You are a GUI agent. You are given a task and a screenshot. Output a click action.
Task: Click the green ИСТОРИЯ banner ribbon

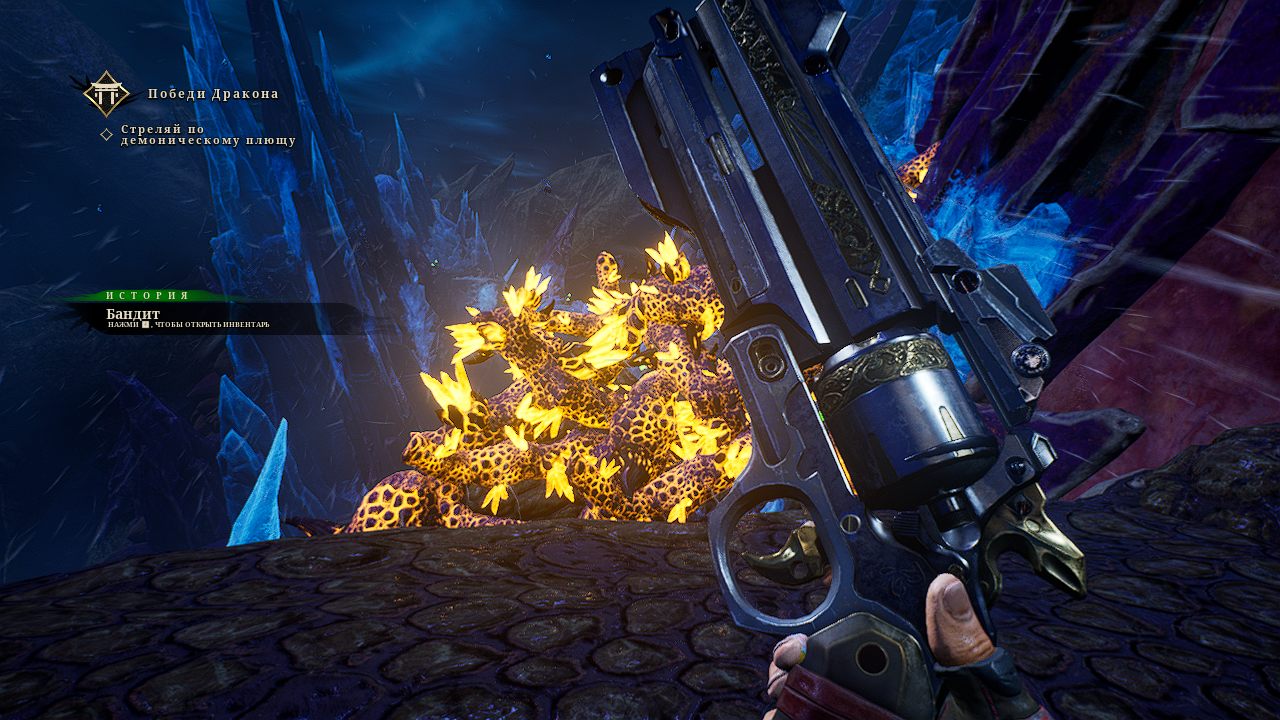(x=145, y=296)
